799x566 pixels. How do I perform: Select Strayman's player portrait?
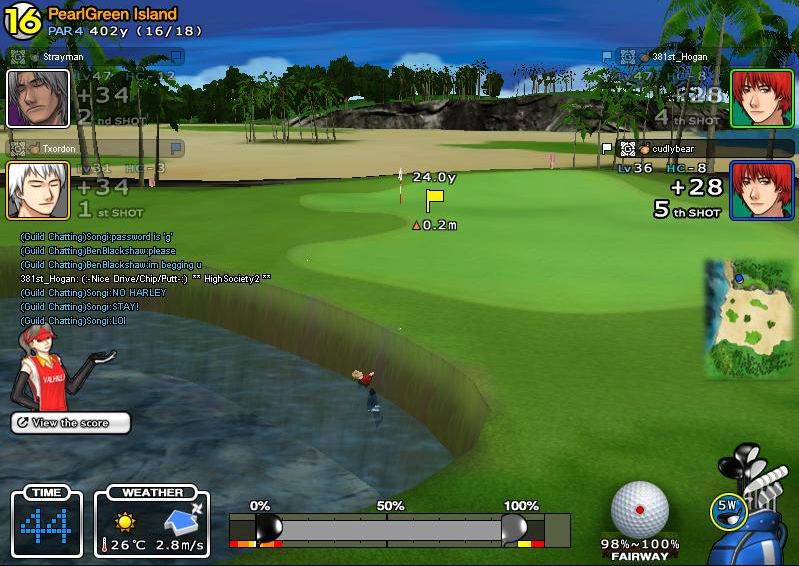click(38, 98)
